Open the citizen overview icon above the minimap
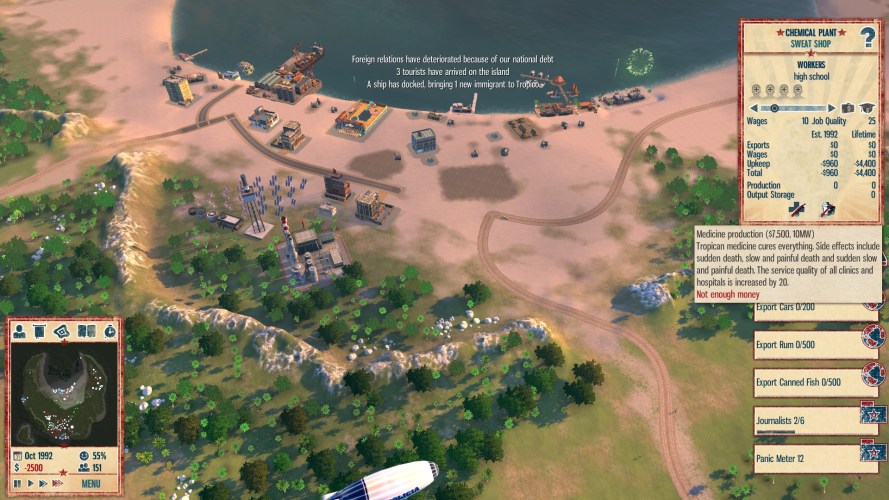 [x=19, y=331]
